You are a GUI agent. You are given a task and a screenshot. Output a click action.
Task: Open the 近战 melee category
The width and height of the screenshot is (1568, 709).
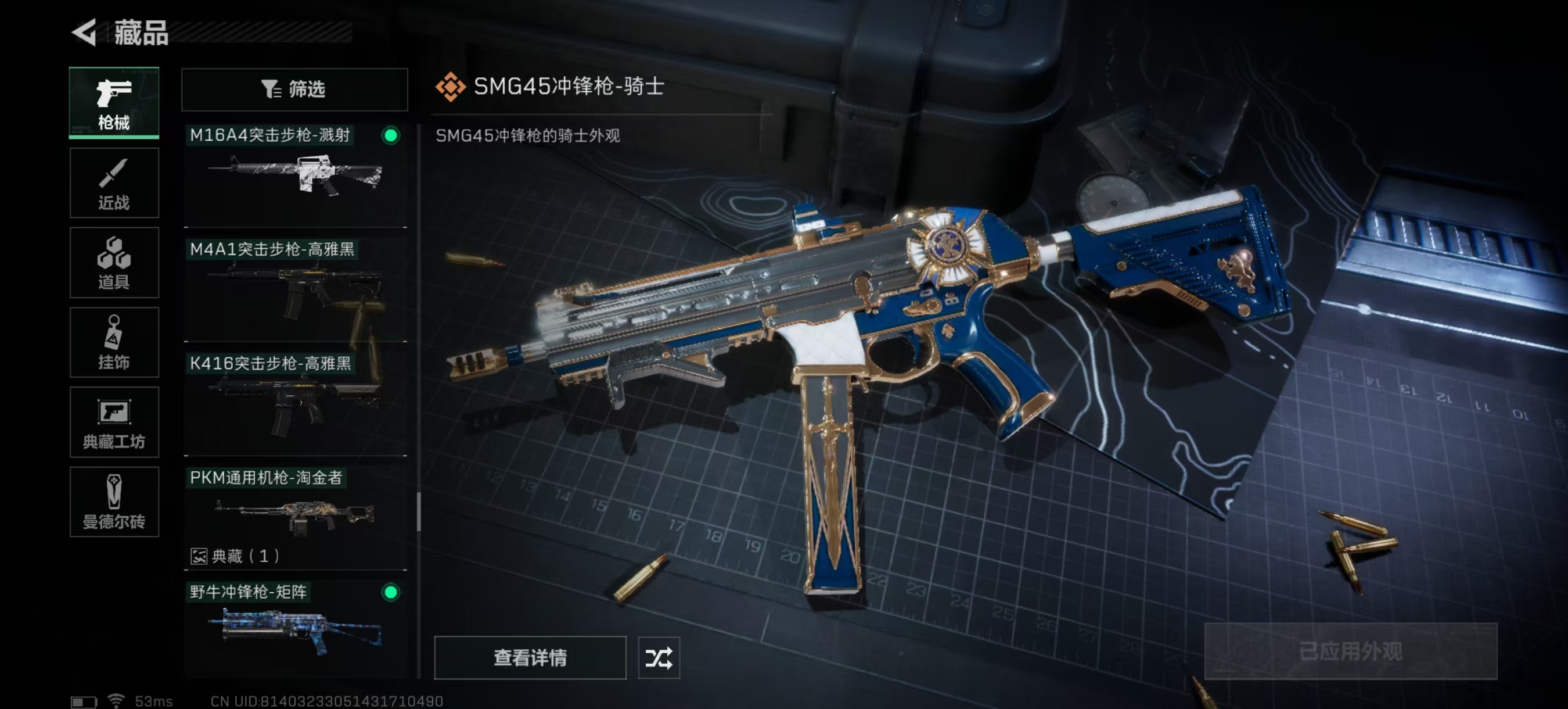click(114, 182)
